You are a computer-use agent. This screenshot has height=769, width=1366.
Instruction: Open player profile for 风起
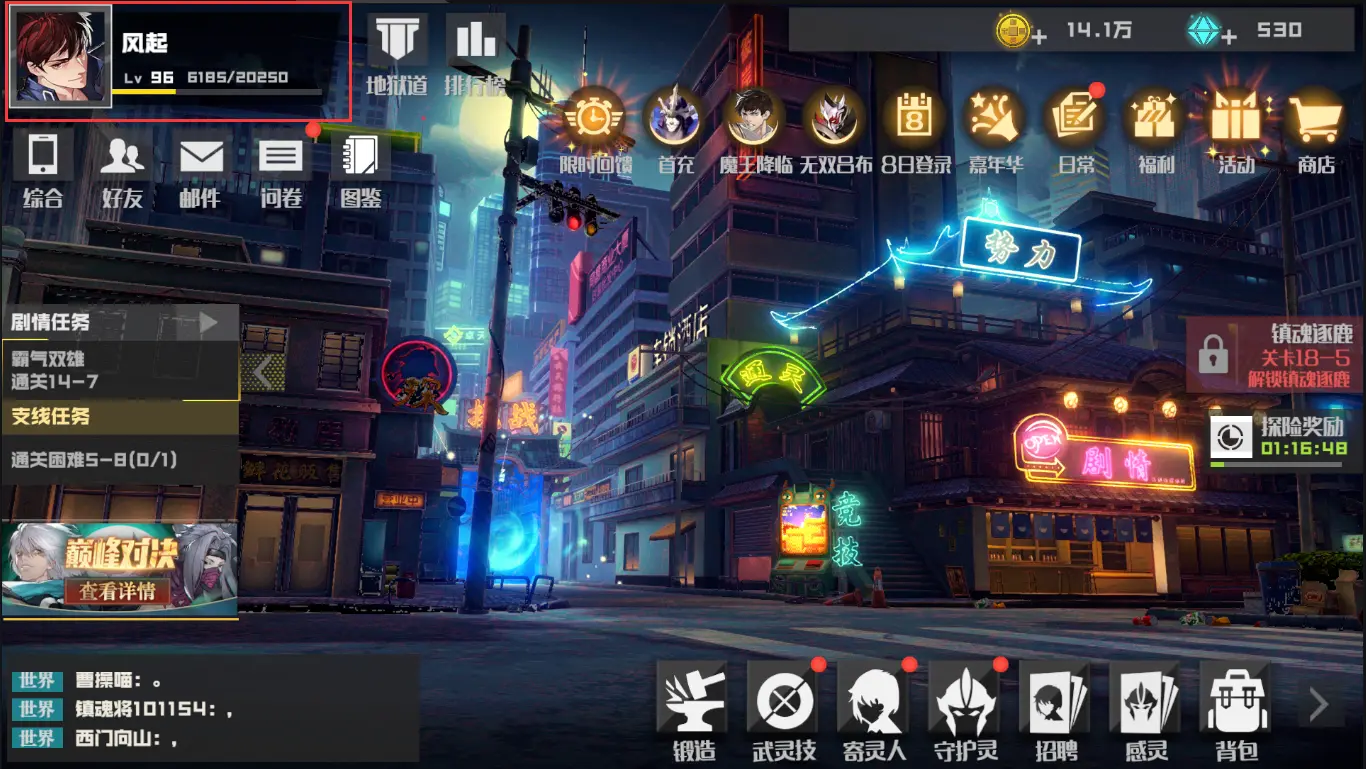pyautogui.click(x=60, y=58)
